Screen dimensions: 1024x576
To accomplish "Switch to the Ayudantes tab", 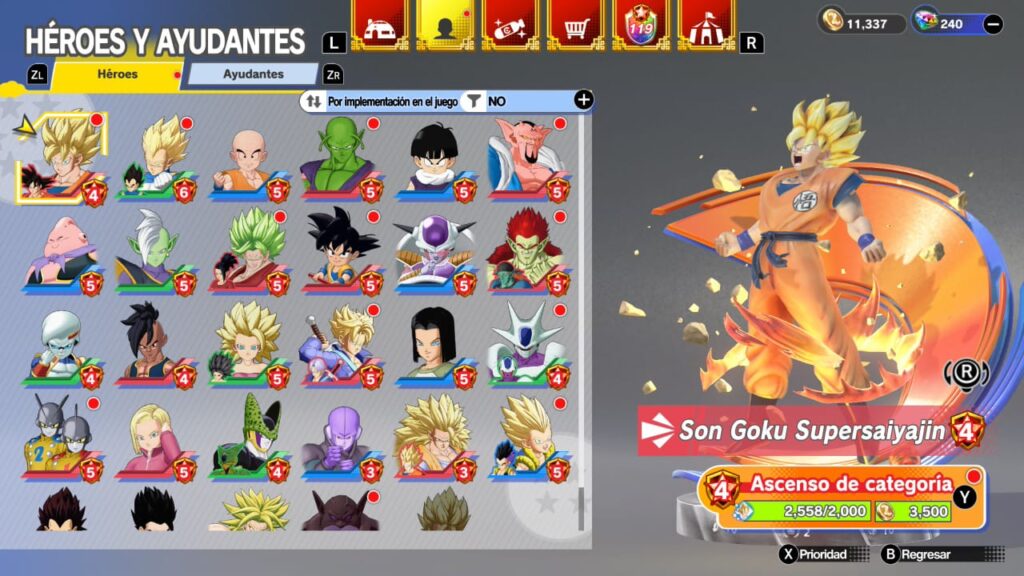I will 253,74.
